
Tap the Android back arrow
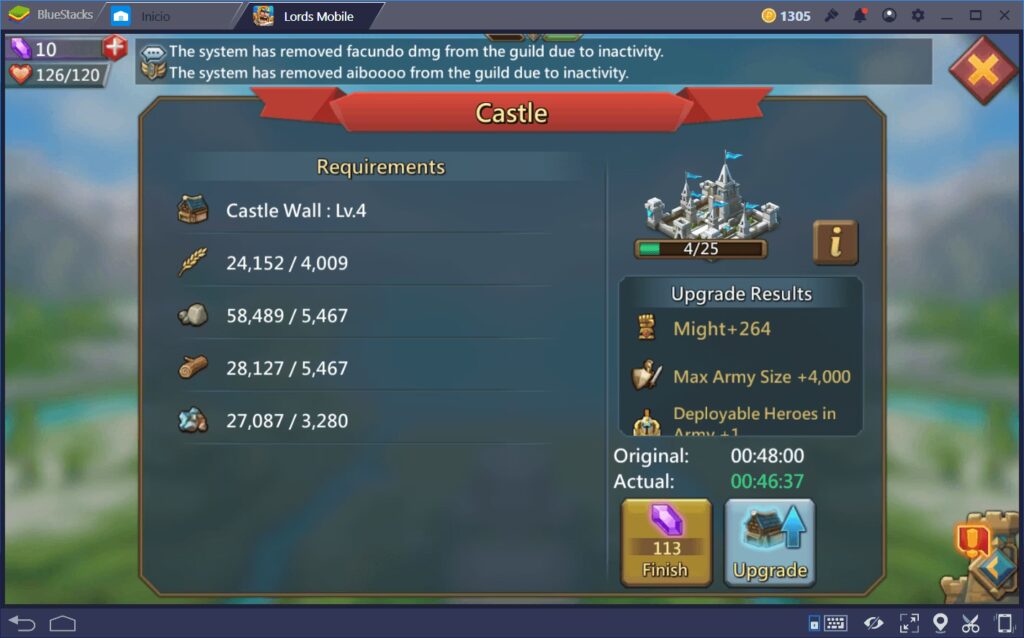point(22,623)
